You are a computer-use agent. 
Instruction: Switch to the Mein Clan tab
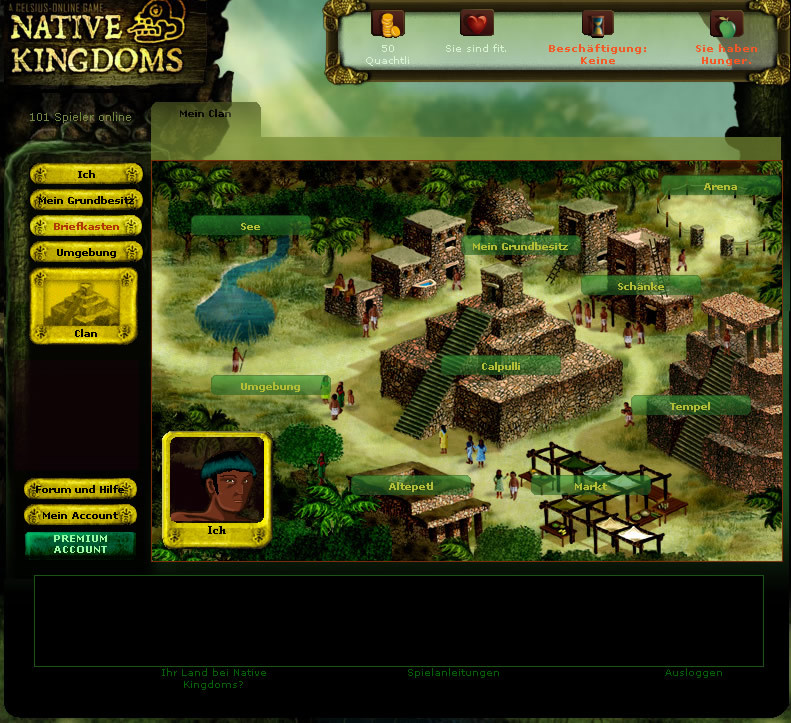[205, 114]
